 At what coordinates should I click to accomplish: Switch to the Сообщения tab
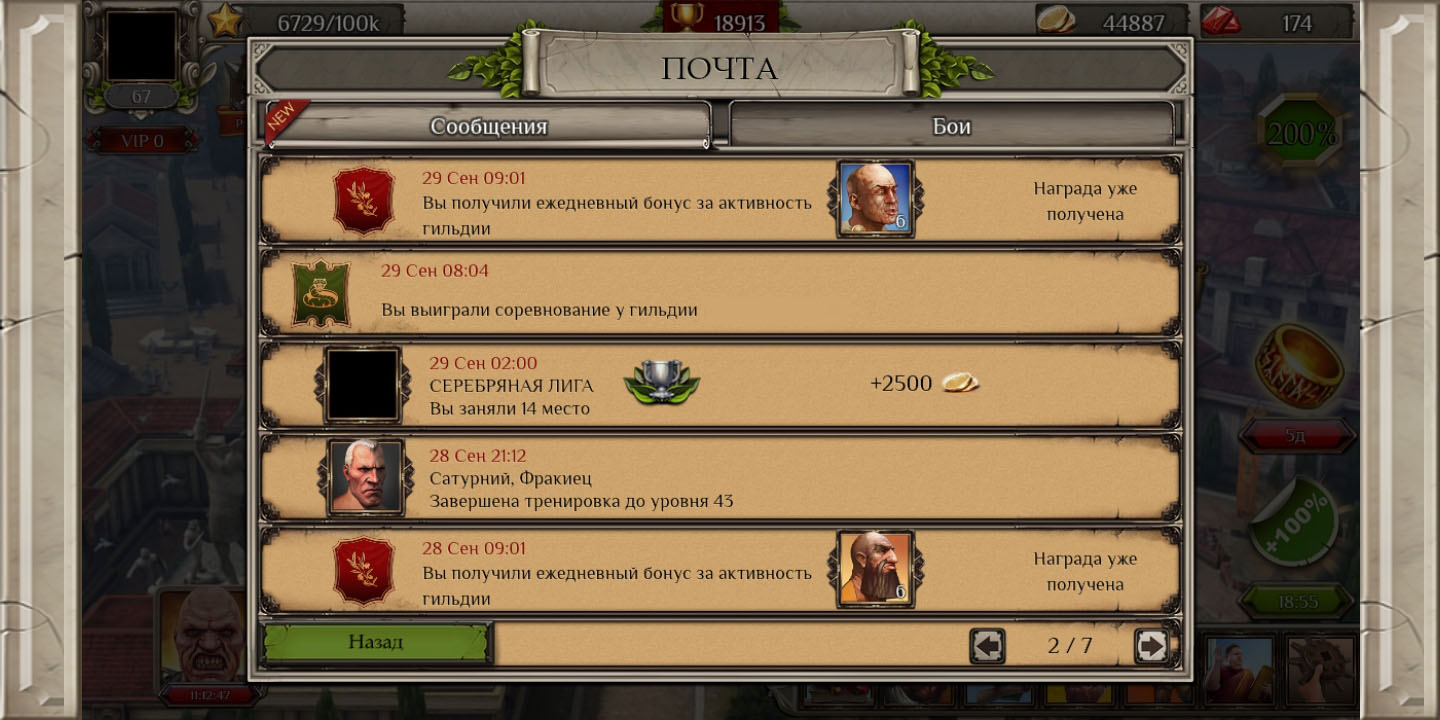point(488,127)
